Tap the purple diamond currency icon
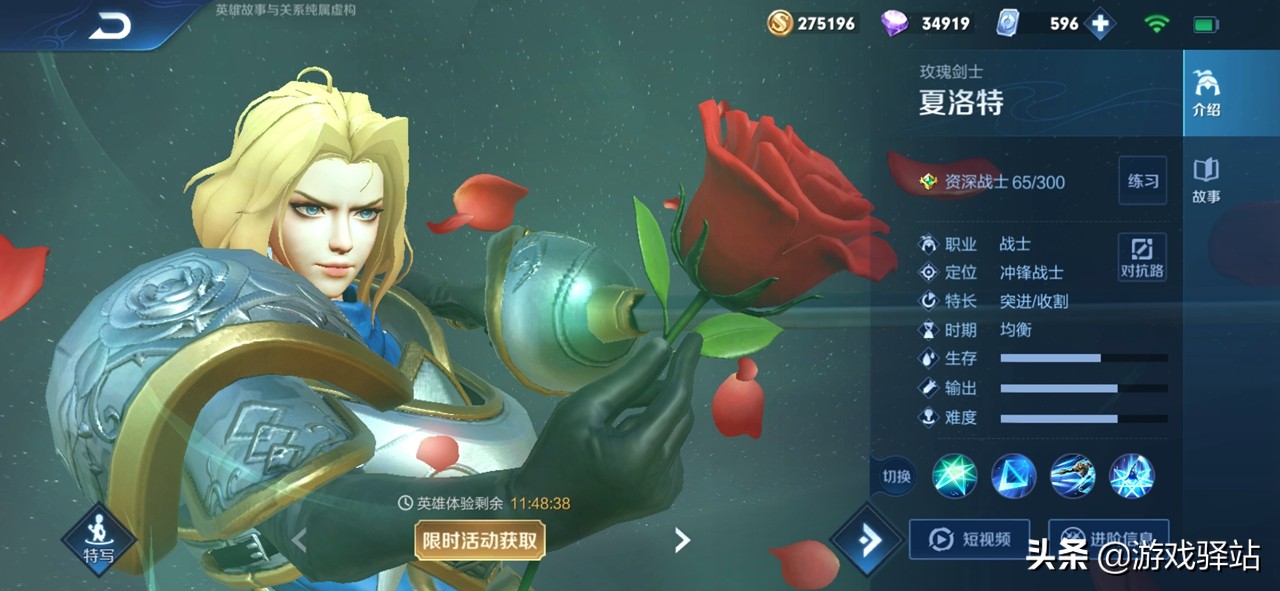The image size is (1280, 591). tap(894, 23)
